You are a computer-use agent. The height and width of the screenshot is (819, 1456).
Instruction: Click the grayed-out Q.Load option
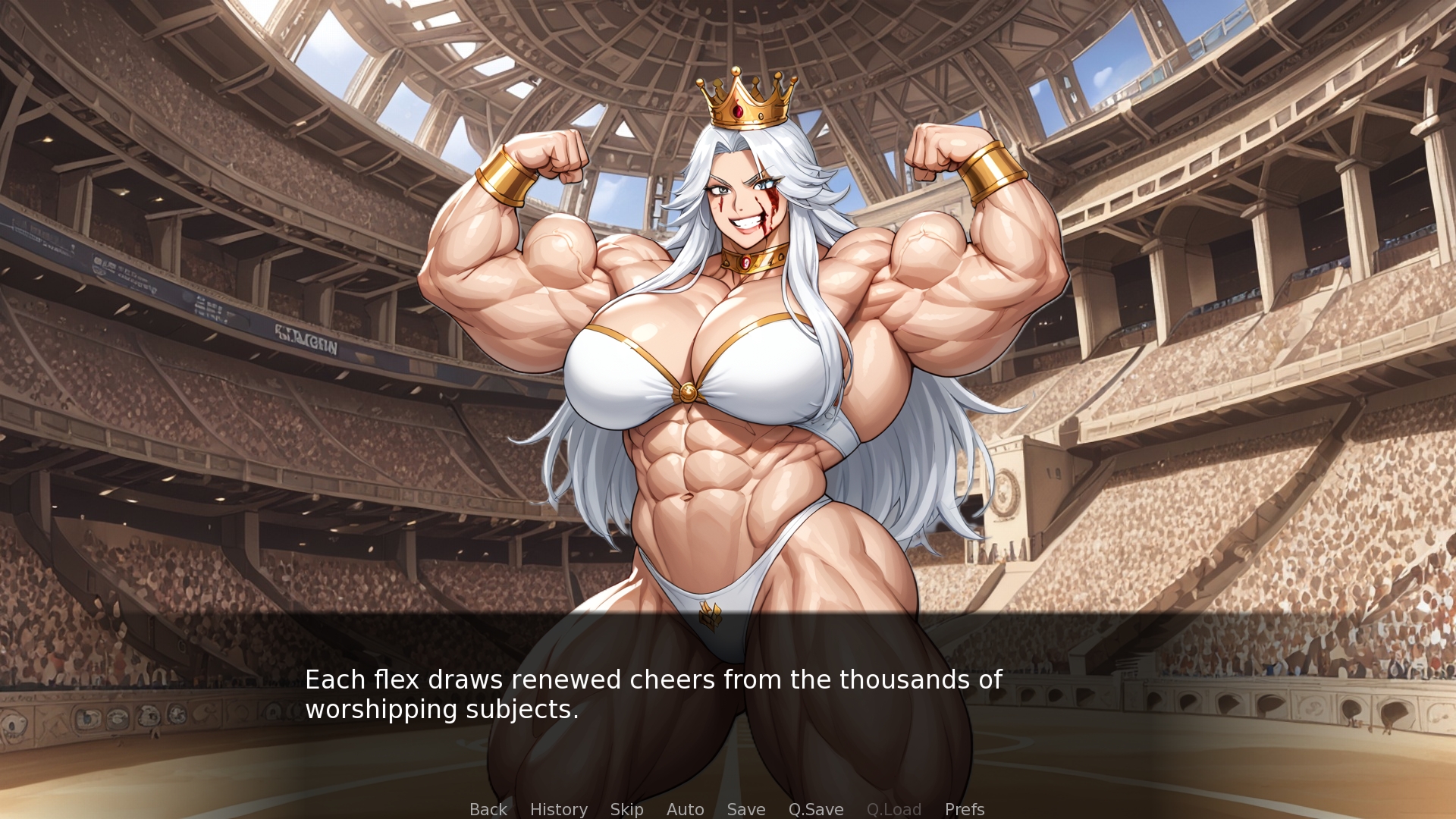894,809
